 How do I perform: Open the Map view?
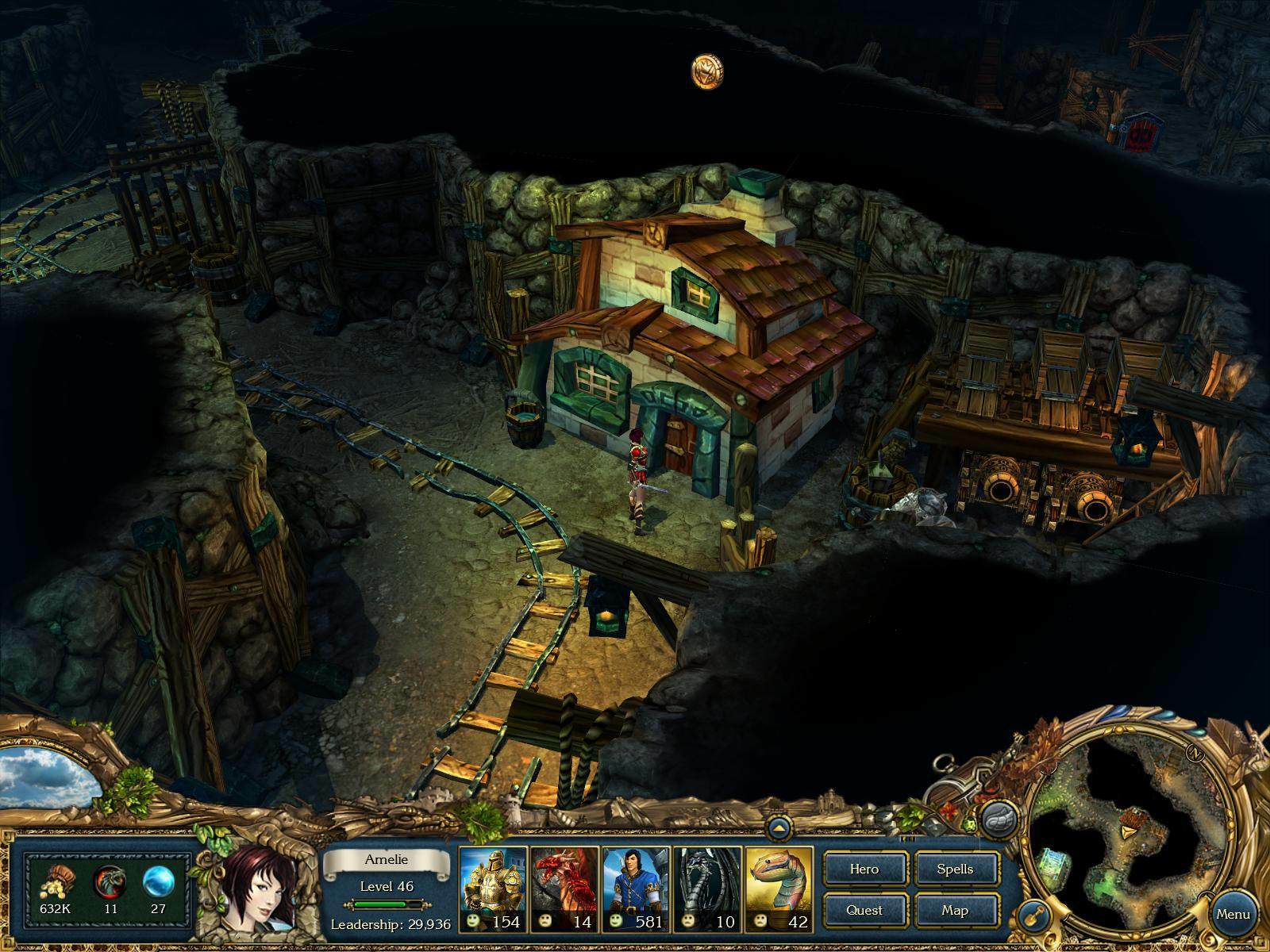click(x=955, y=910)
